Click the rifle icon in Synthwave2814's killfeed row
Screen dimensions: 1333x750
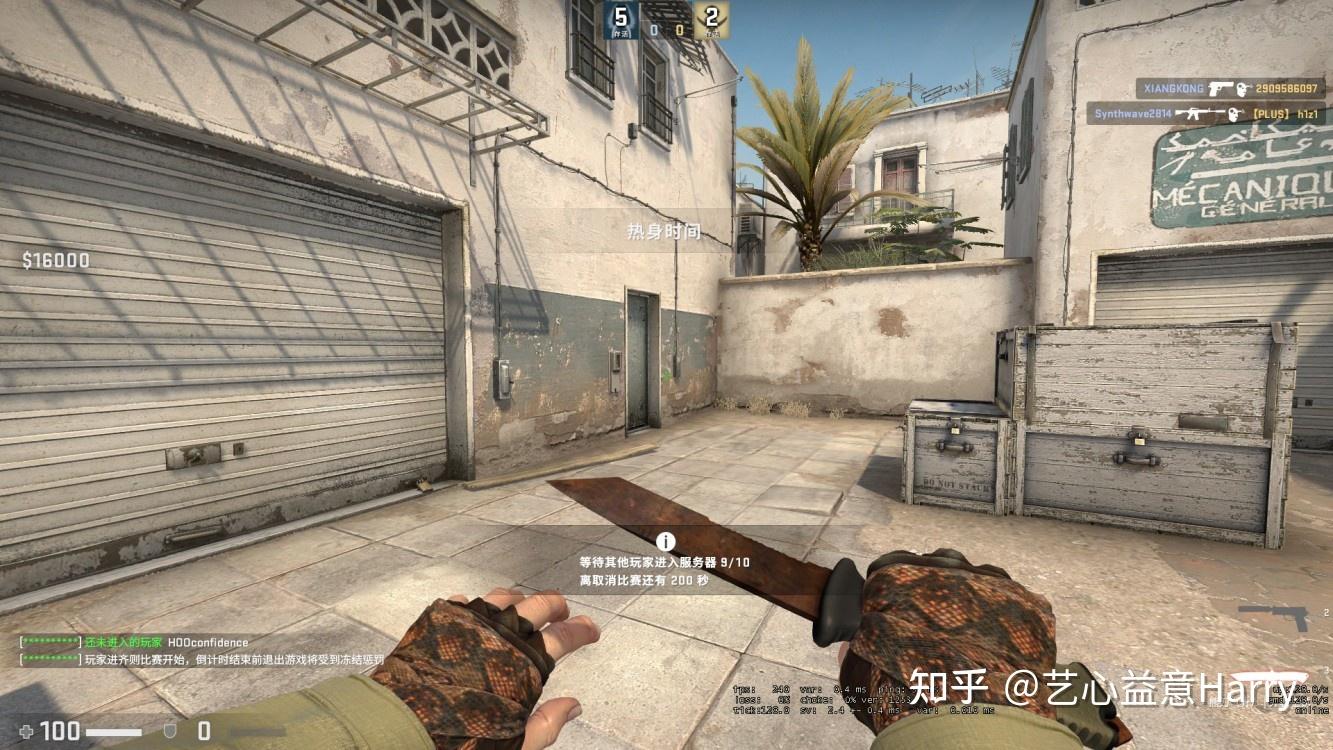[x=1198, y=113]
